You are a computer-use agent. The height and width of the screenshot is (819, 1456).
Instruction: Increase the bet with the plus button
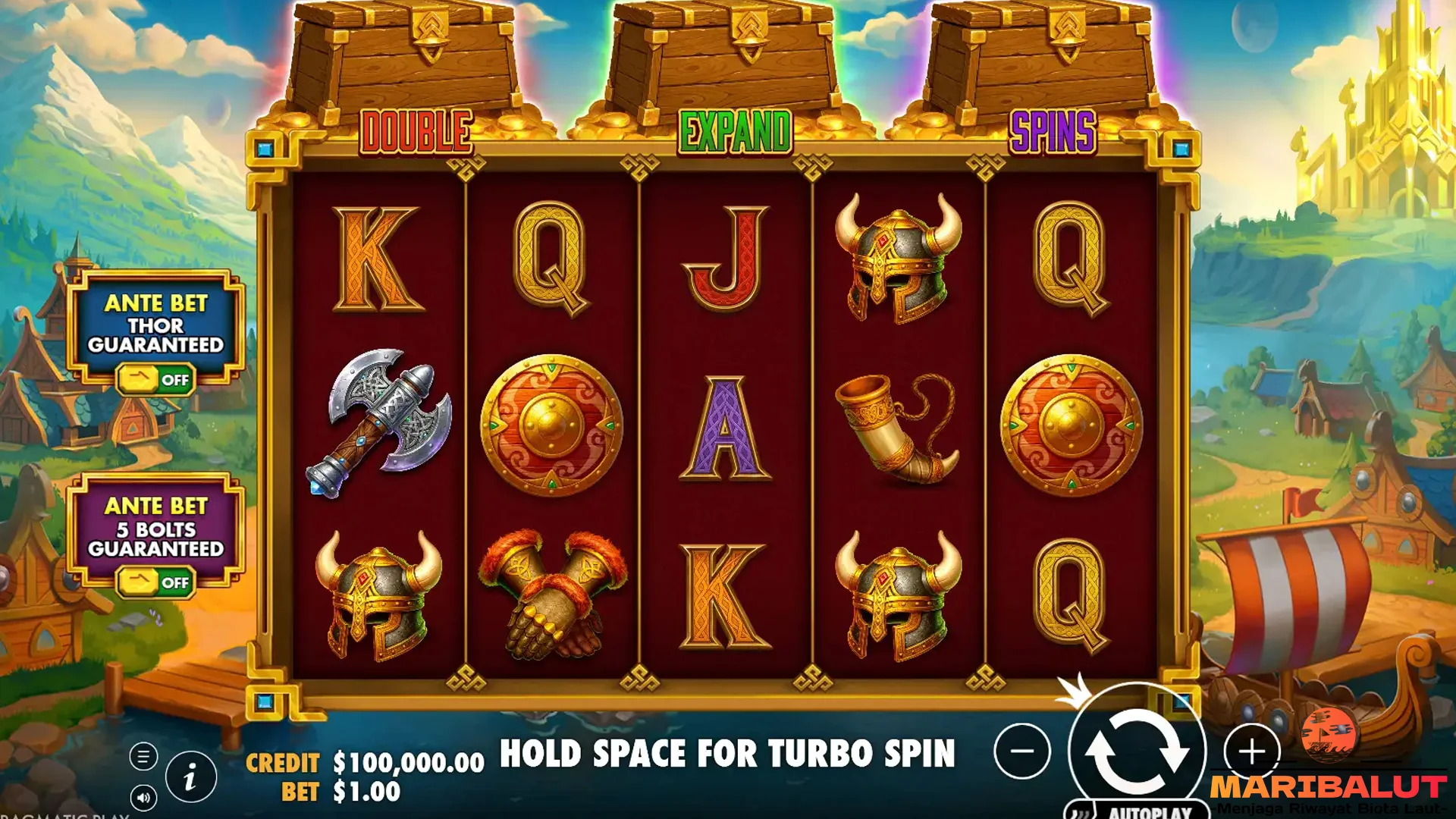[1252, 752]
